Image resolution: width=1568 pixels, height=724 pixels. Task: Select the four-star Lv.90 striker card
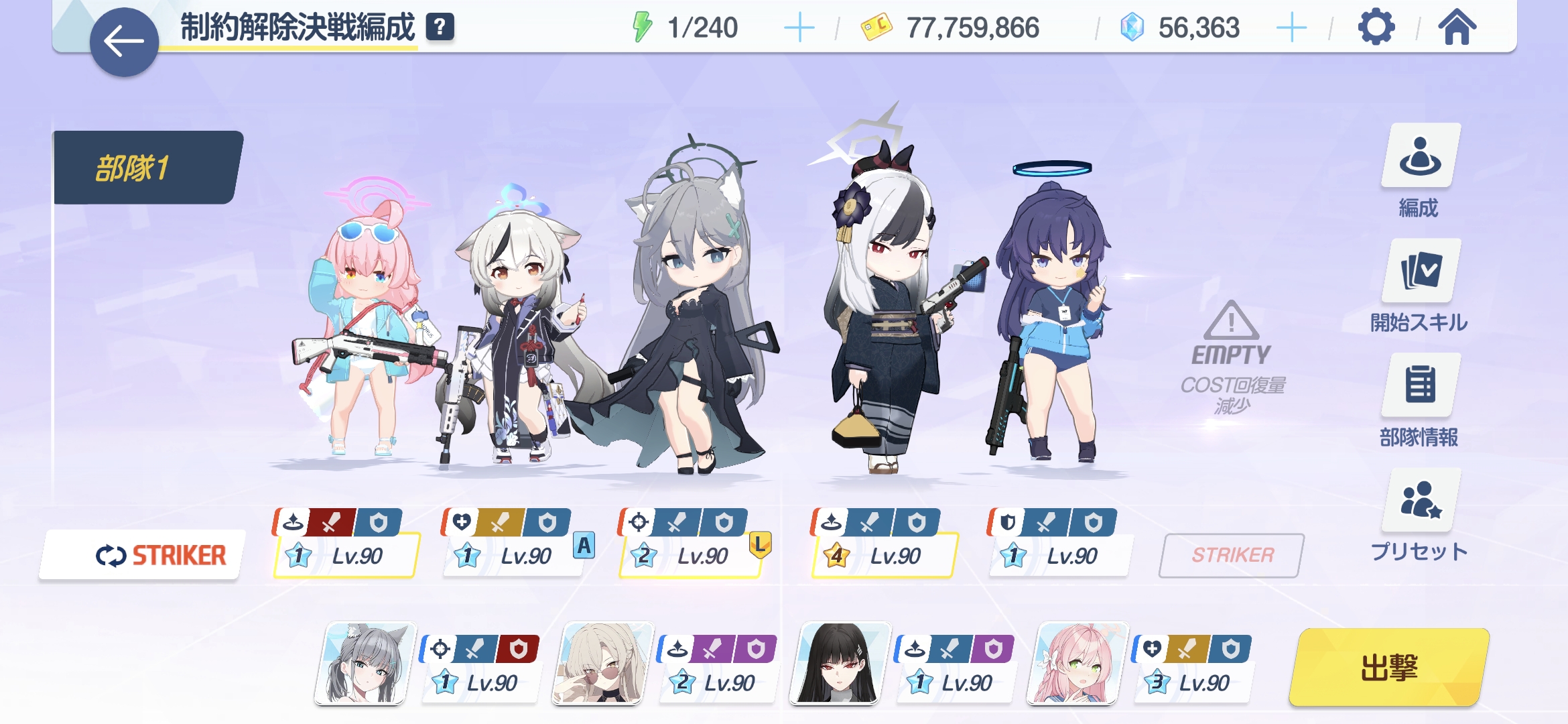(x=883, y=554)
